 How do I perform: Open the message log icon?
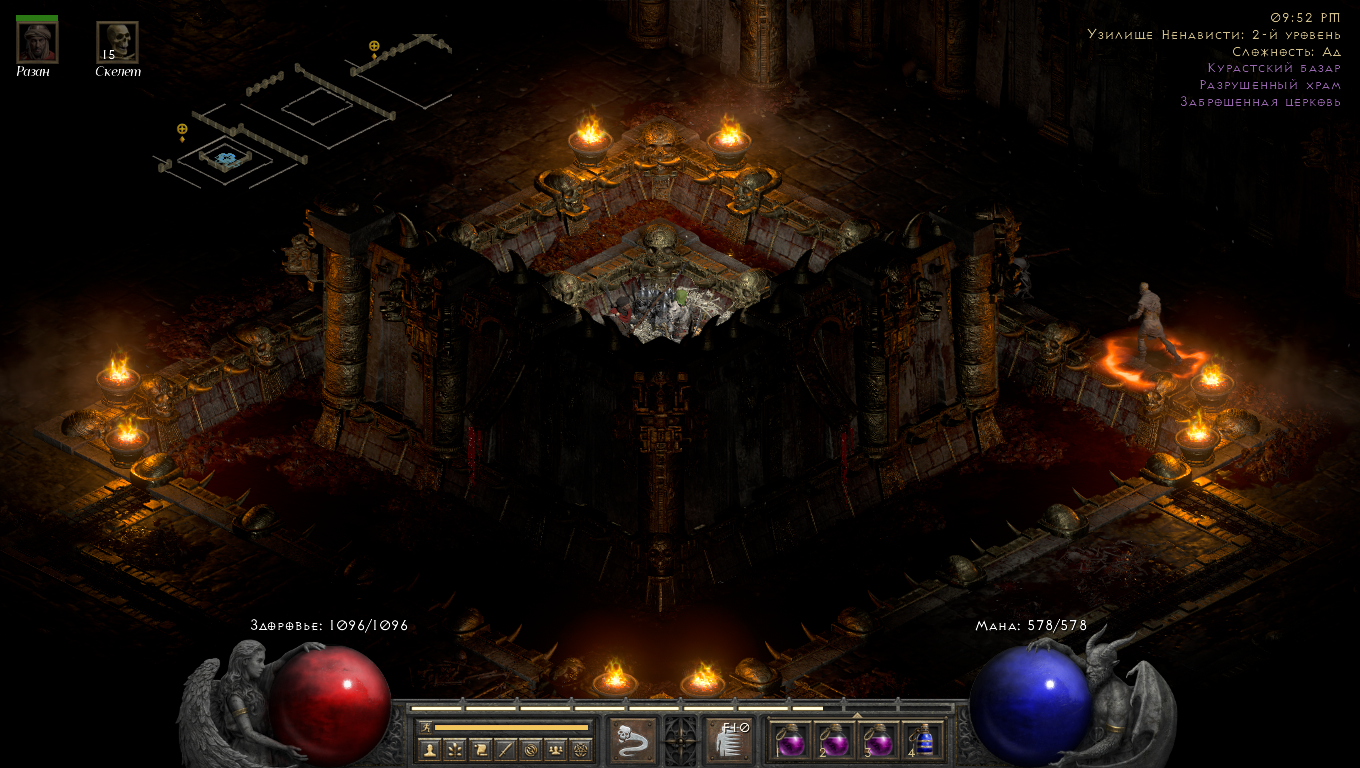point(532,749)
